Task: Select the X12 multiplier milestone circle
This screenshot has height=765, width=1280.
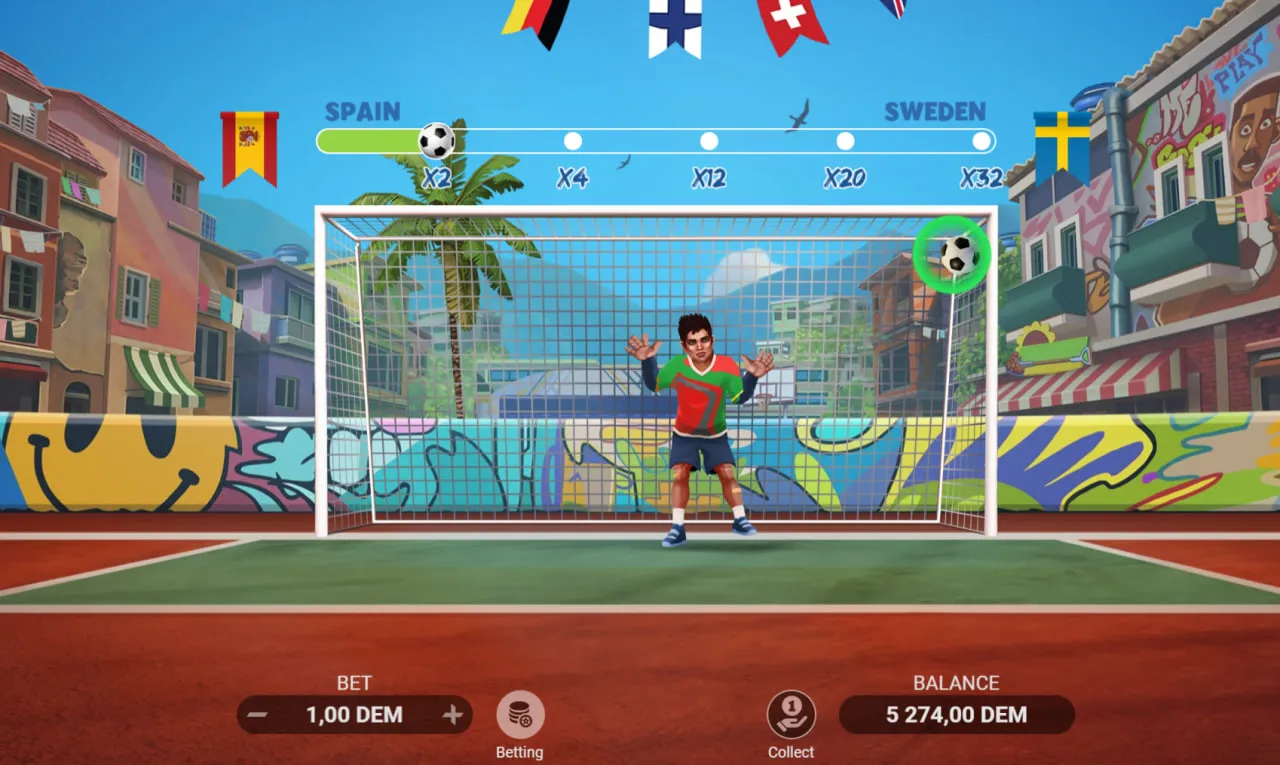Action: pos(709,141)
